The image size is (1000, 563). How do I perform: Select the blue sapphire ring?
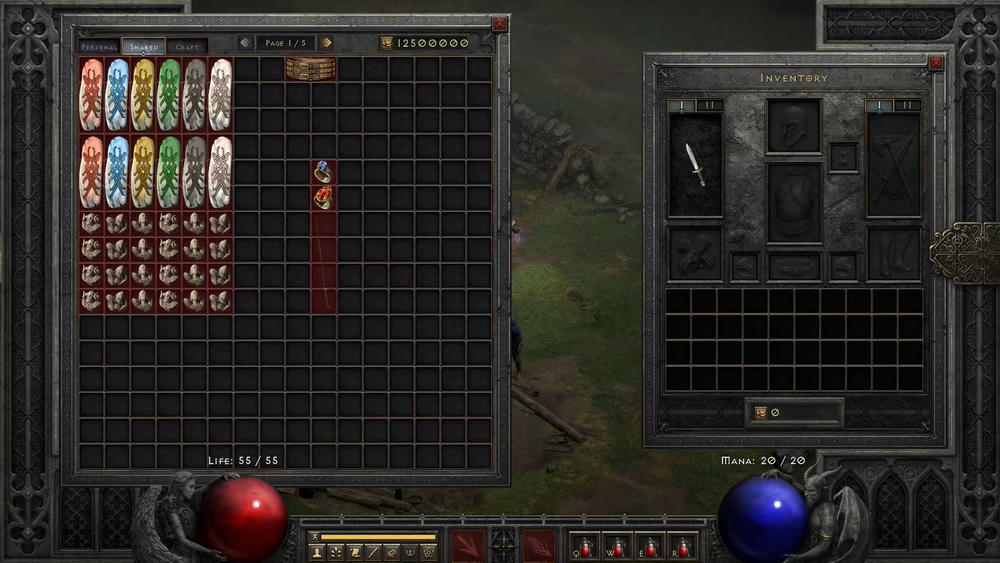[323, 172]
